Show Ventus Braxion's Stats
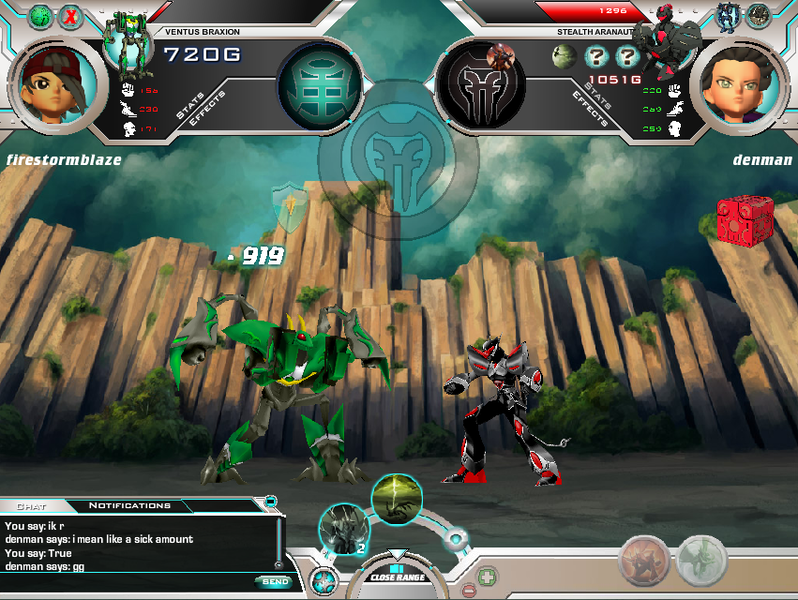 click(x=191, y=107)
